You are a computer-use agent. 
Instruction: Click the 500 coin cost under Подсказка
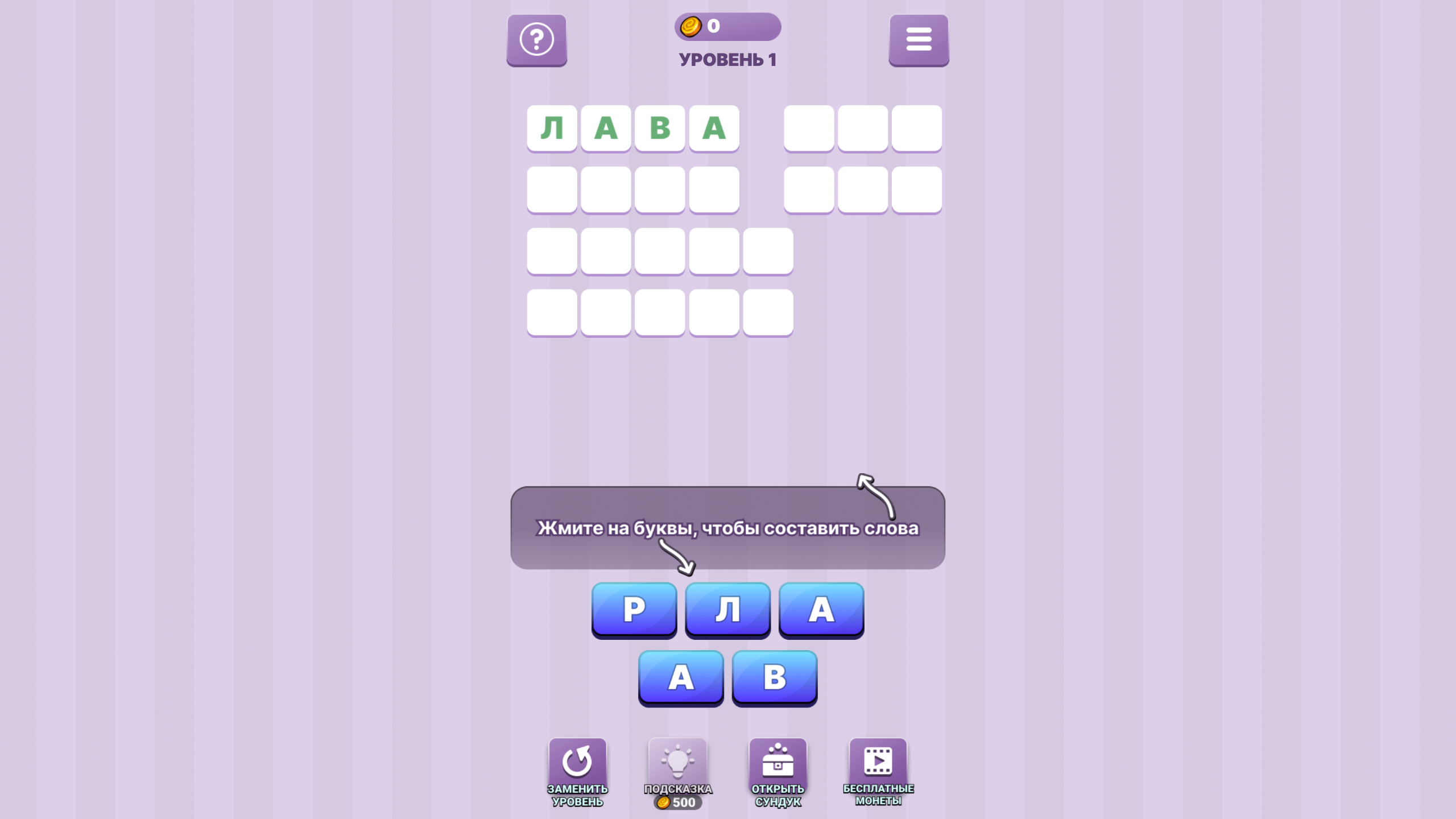click(x=677, y=803)
